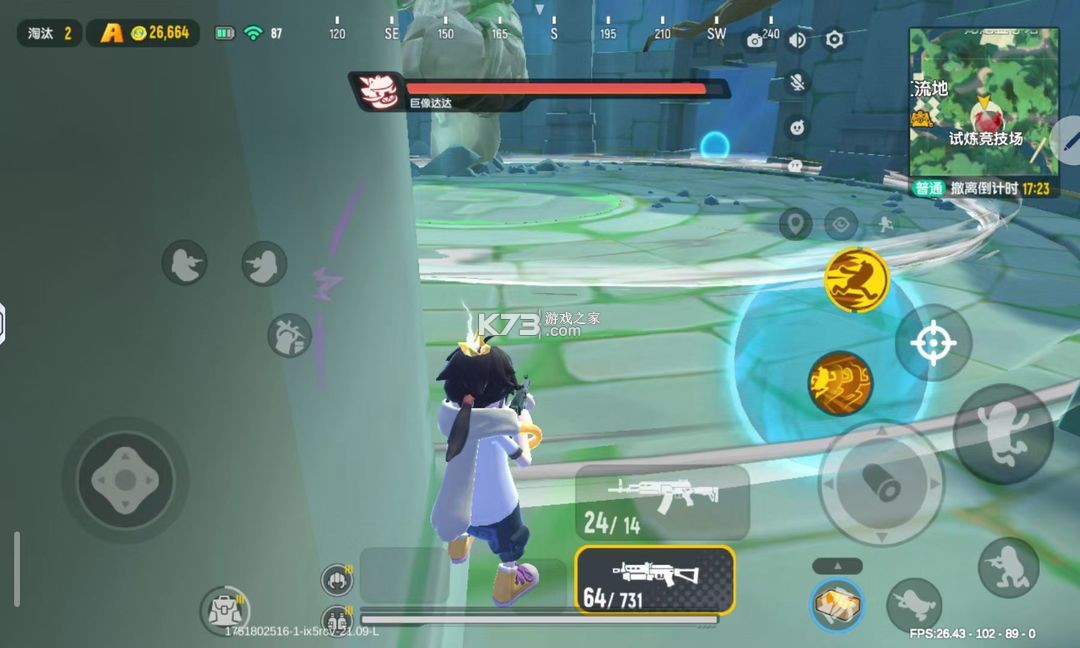Go prone with the lying-down button
Screen dimensions: 1080x648
point(914,605)
